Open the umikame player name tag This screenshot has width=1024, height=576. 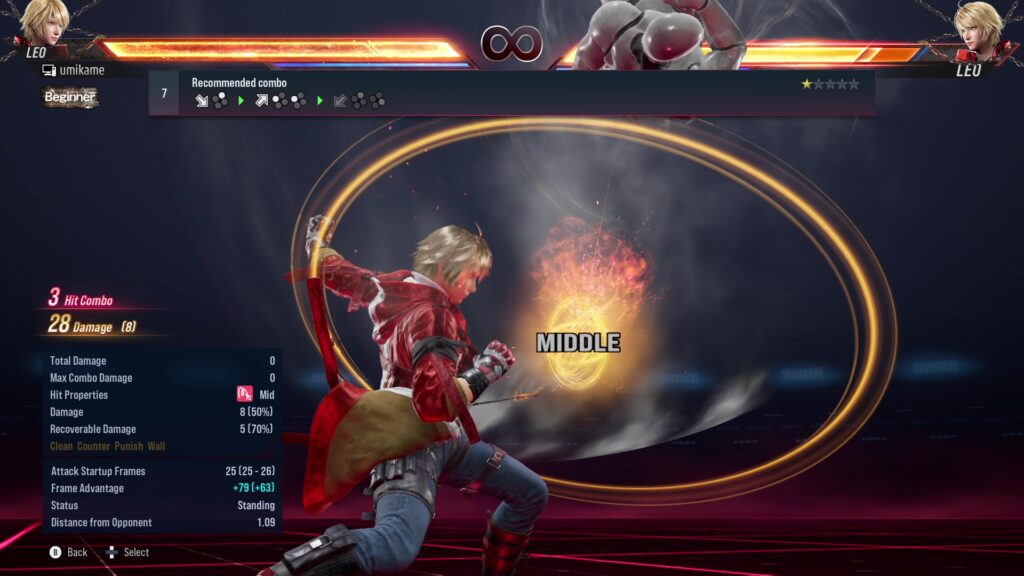click(73, 71)
